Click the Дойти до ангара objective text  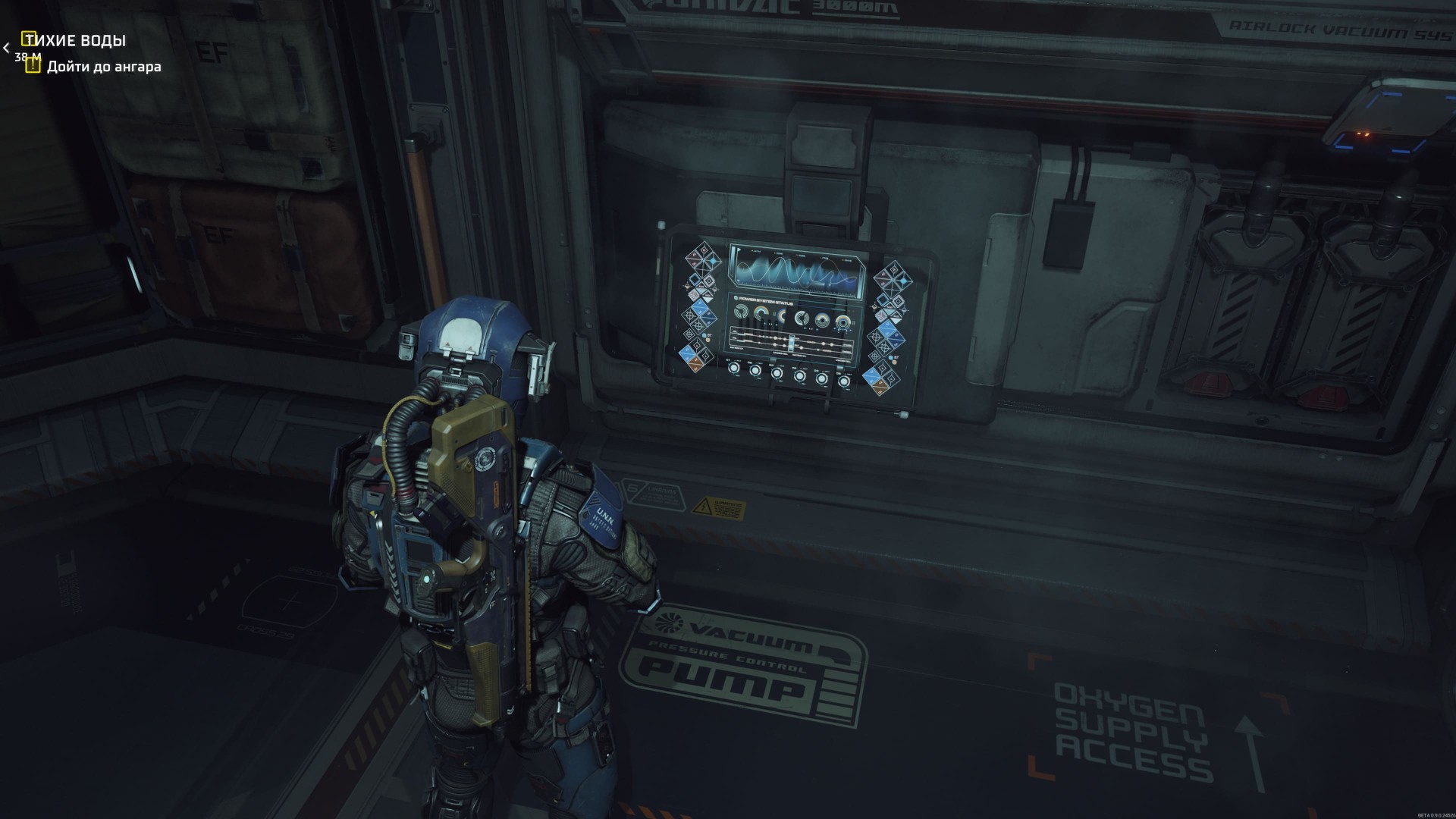coord(106,67)
